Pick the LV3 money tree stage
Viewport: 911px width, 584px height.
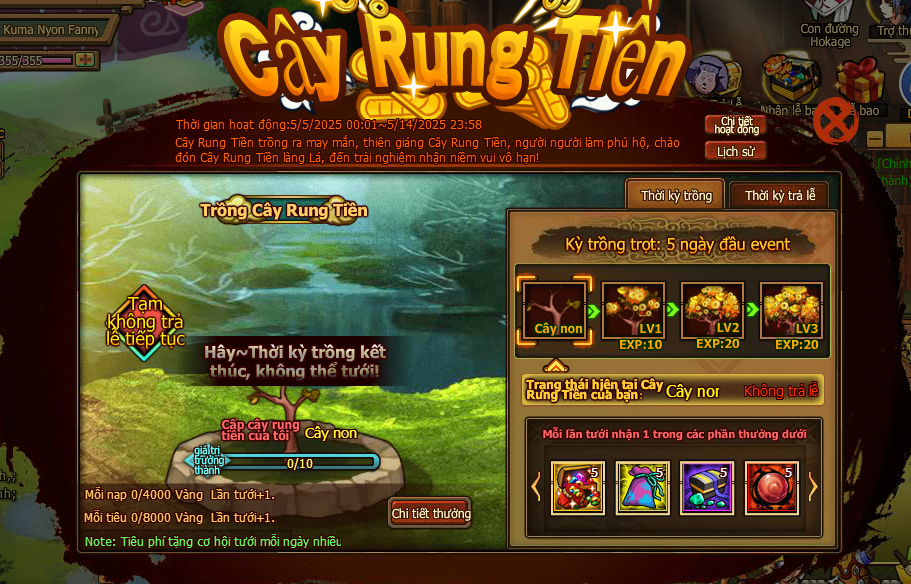pos(791,311)
